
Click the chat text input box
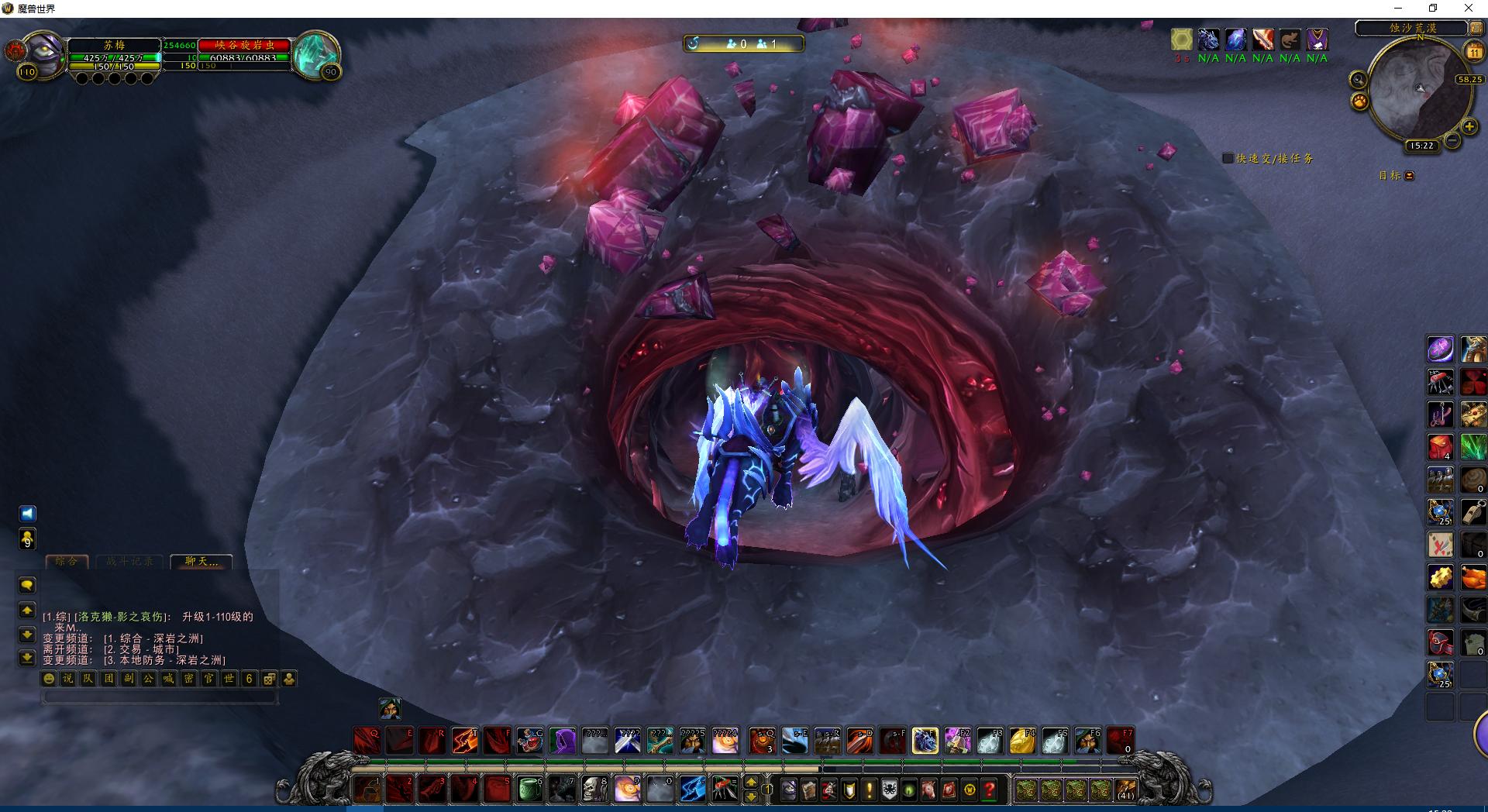click(x=159, y=697)
